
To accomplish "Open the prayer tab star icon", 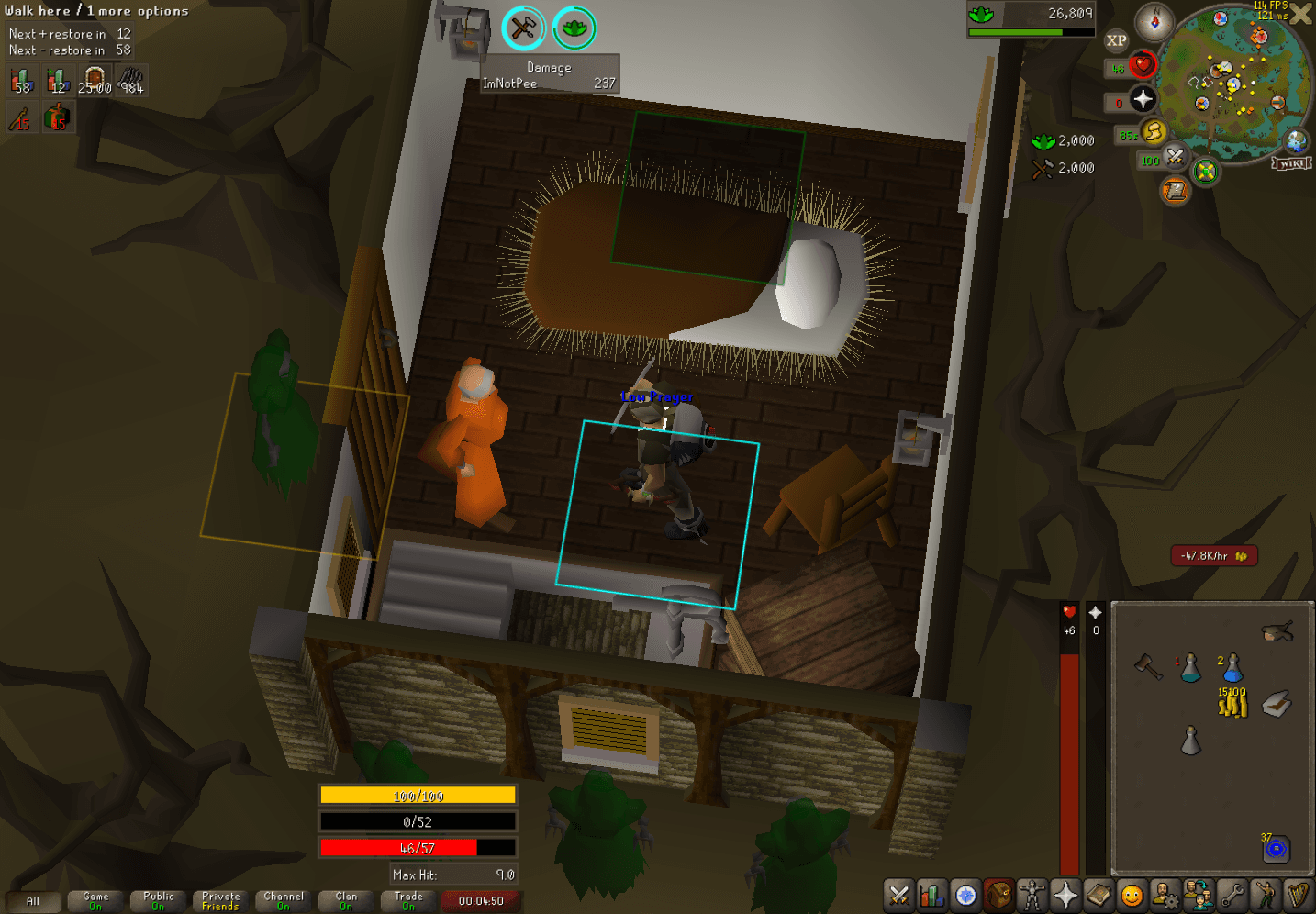I will [x=1065, y=895].
